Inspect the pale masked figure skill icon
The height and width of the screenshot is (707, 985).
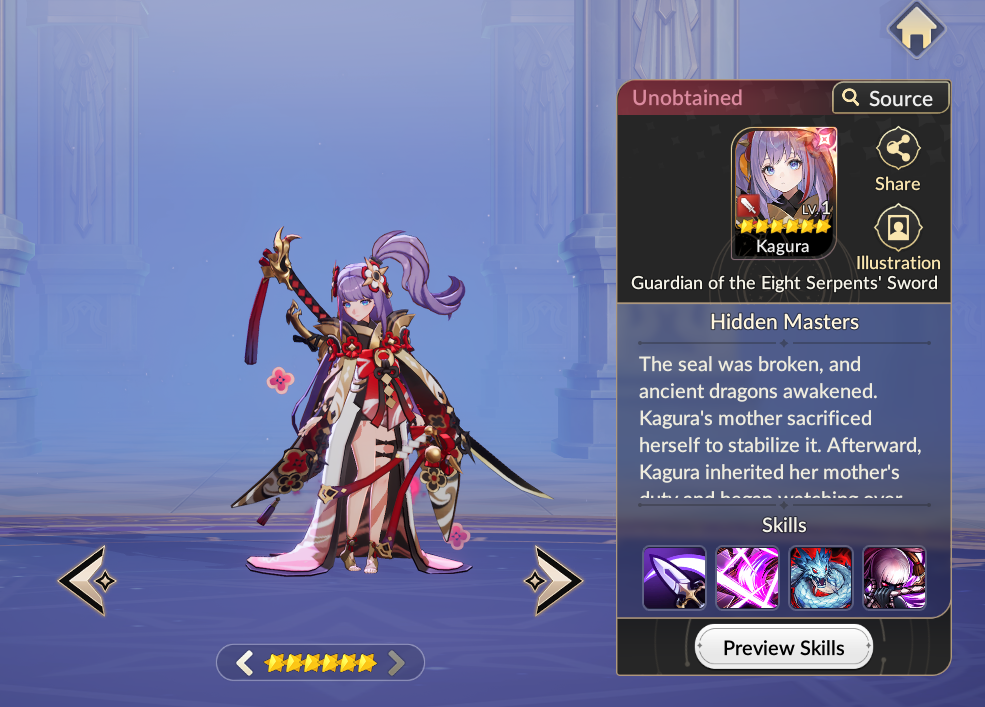coord(894,578)
